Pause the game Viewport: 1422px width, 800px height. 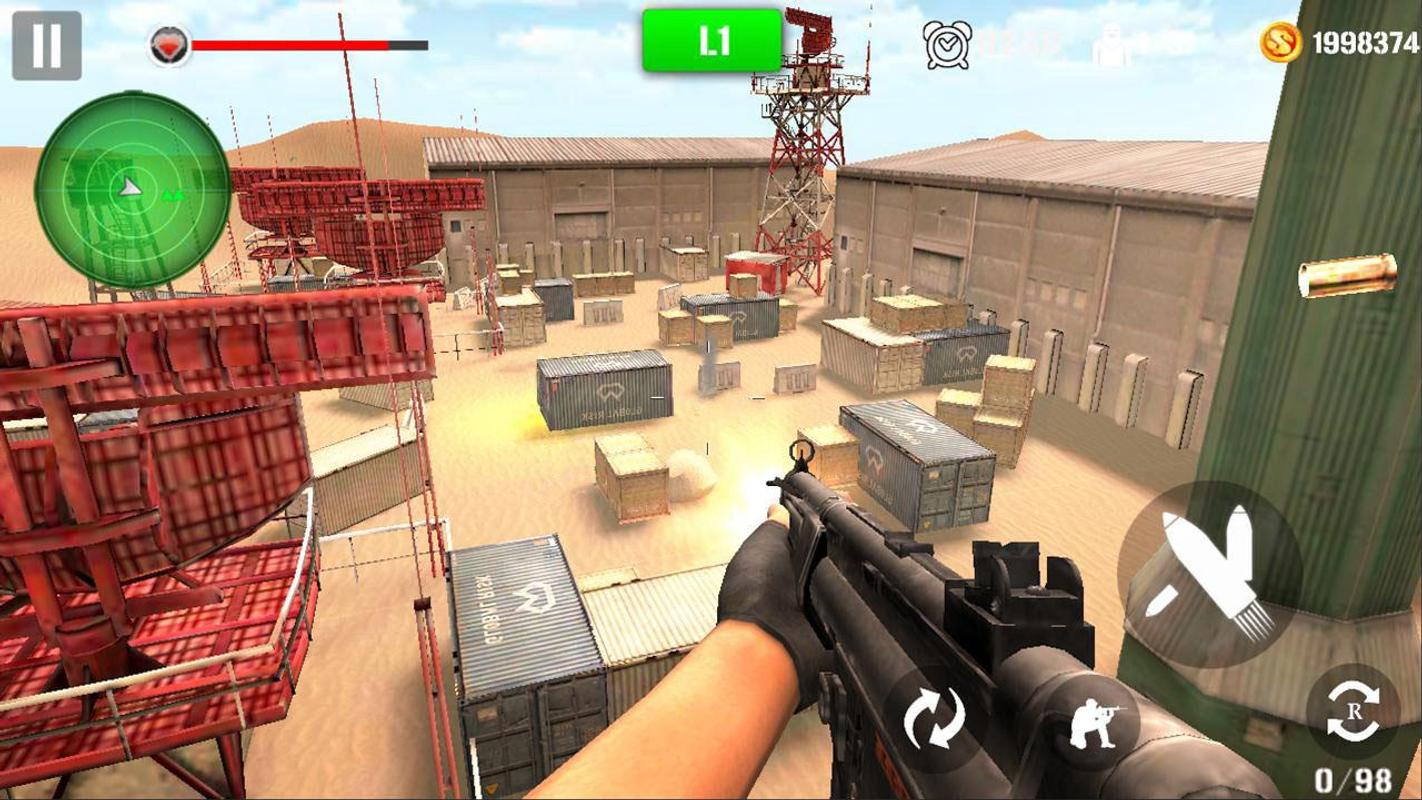pyautogui.click(x=46, y=45)
